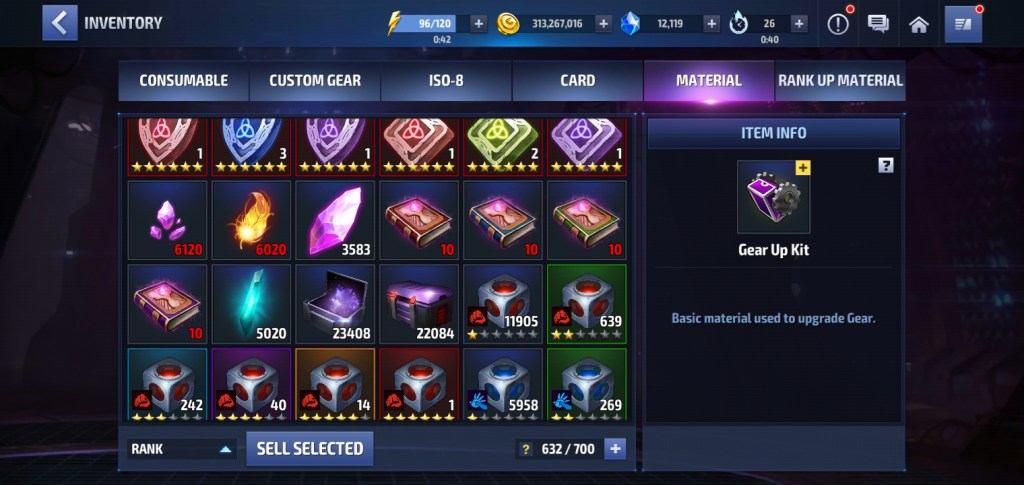Go back from the Inventory screen

(59, 23)
